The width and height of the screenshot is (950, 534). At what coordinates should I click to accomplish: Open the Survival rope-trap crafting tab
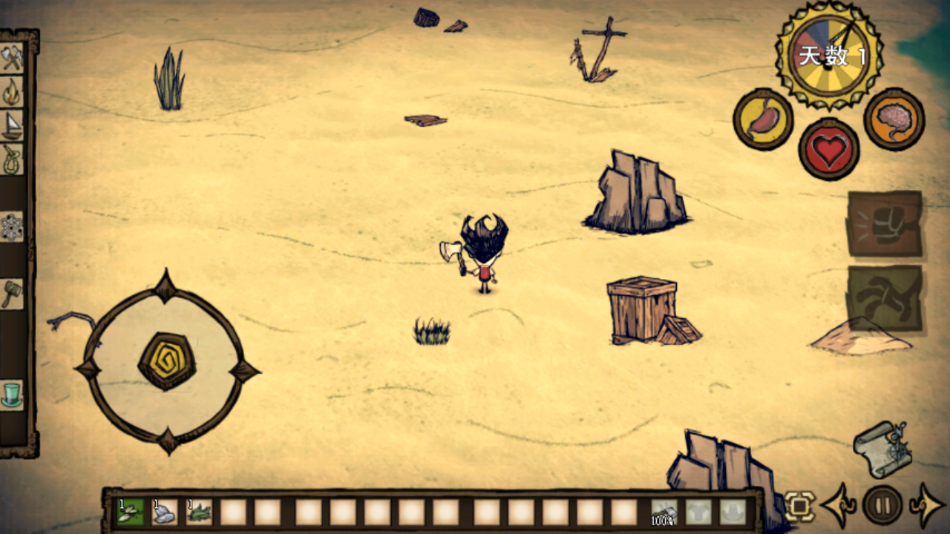[x=13, y=158]
